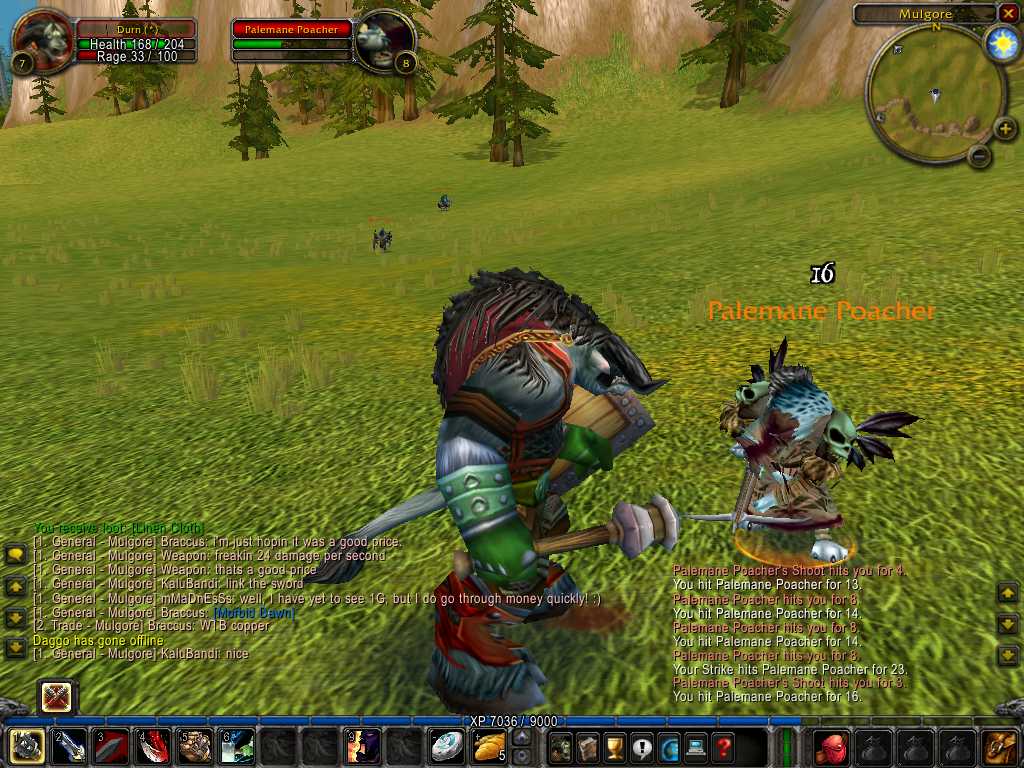Open the red question mark help button
This screenshot has width=1024, height=768.
pos(723,747)
